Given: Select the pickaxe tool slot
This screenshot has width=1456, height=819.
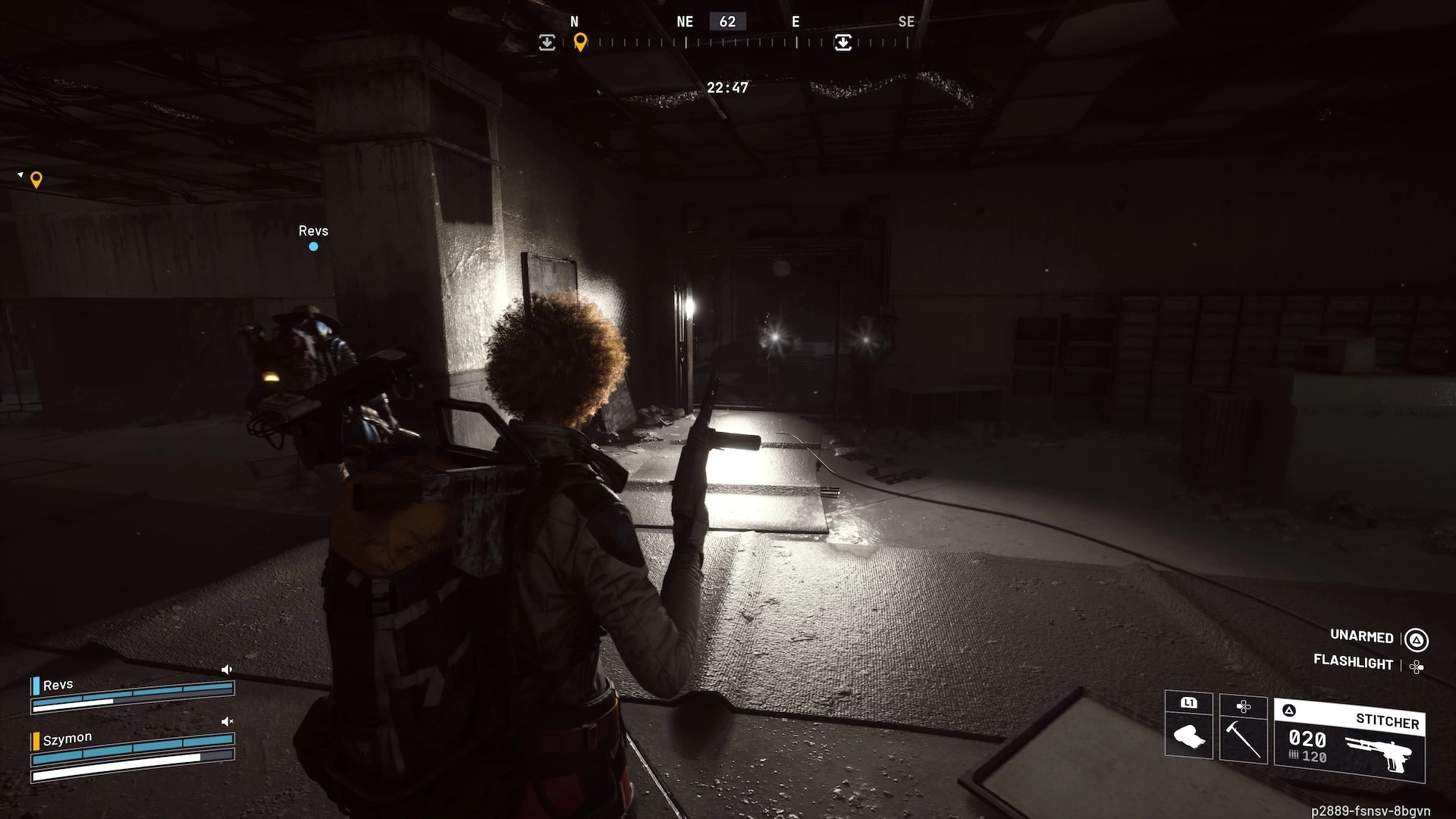Looking at the screenshot, I should pos(1243,729).
